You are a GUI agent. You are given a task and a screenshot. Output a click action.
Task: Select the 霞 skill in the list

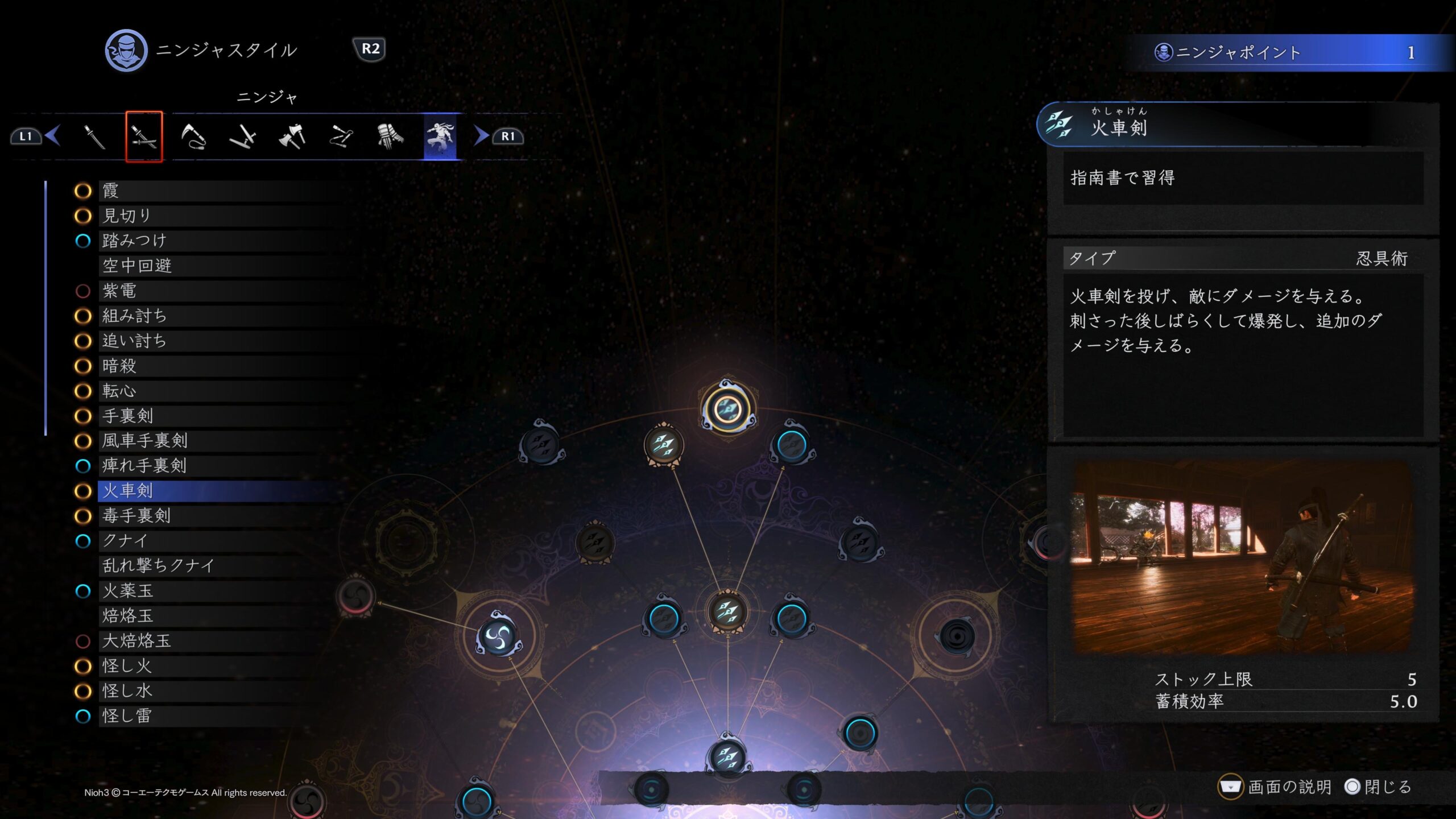point(110,191)
